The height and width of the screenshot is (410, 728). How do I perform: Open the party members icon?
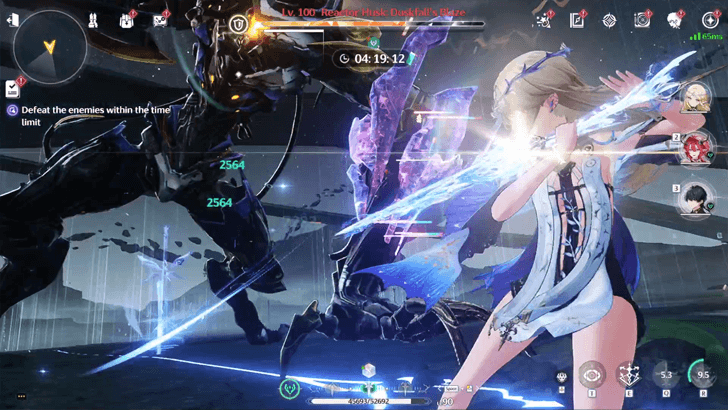(x=93, y=19)
